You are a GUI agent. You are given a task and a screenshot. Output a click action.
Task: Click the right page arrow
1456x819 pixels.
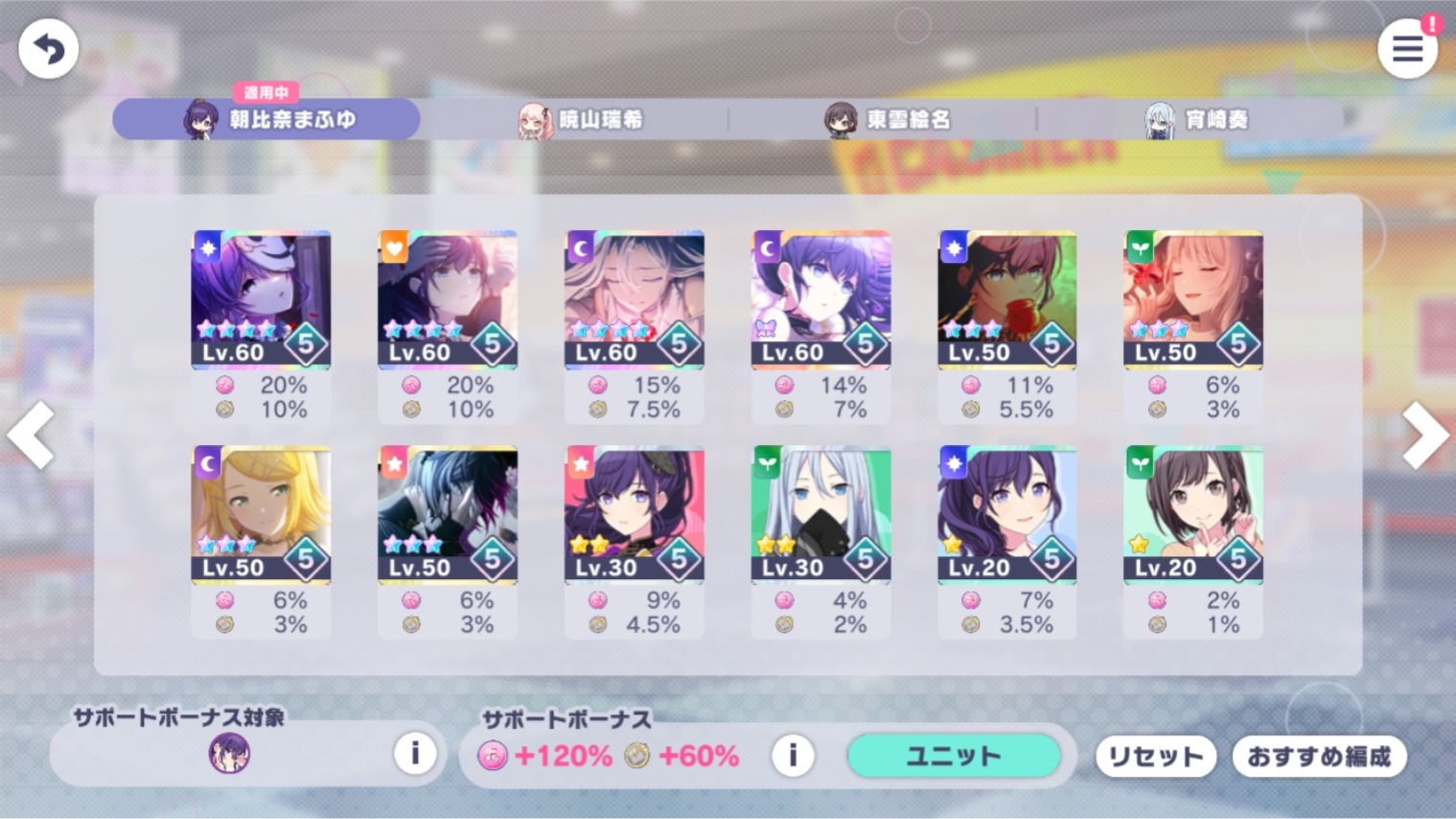point(1424,435)
